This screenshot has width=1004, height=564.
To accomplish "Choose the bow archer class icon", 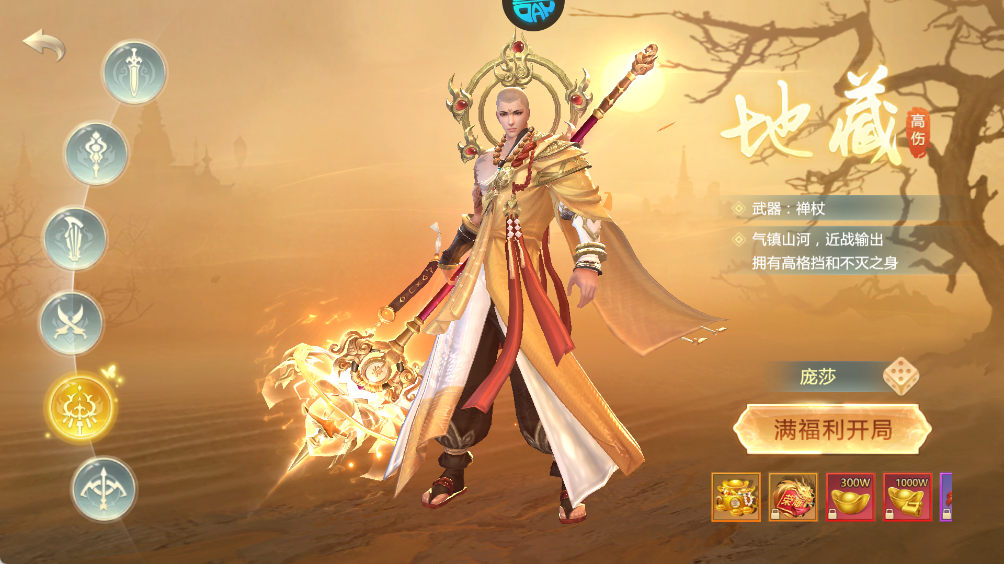I will pyautogui.click(x=103, y=488).
